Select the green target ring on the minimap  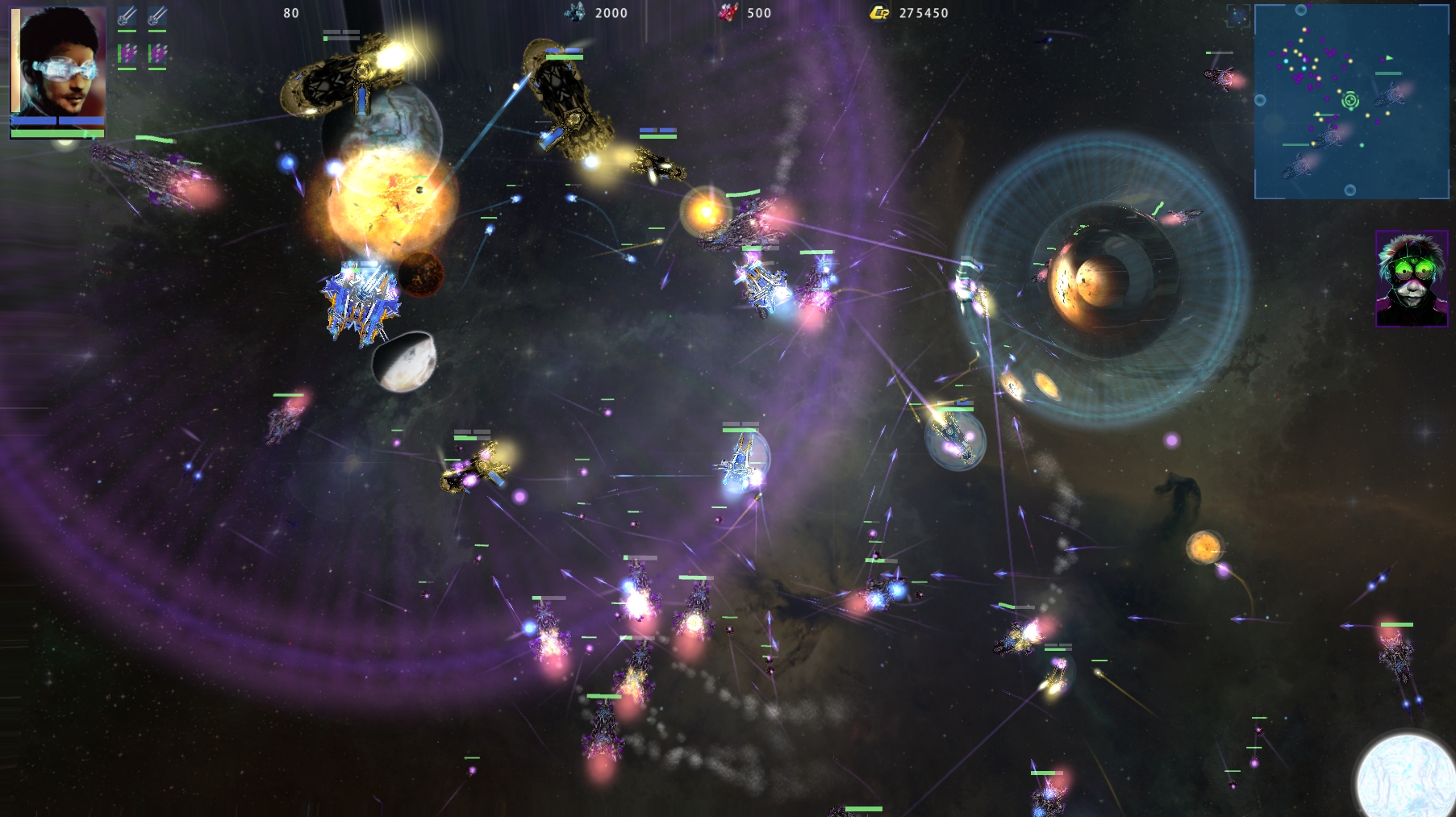(x=1350, y=101)
